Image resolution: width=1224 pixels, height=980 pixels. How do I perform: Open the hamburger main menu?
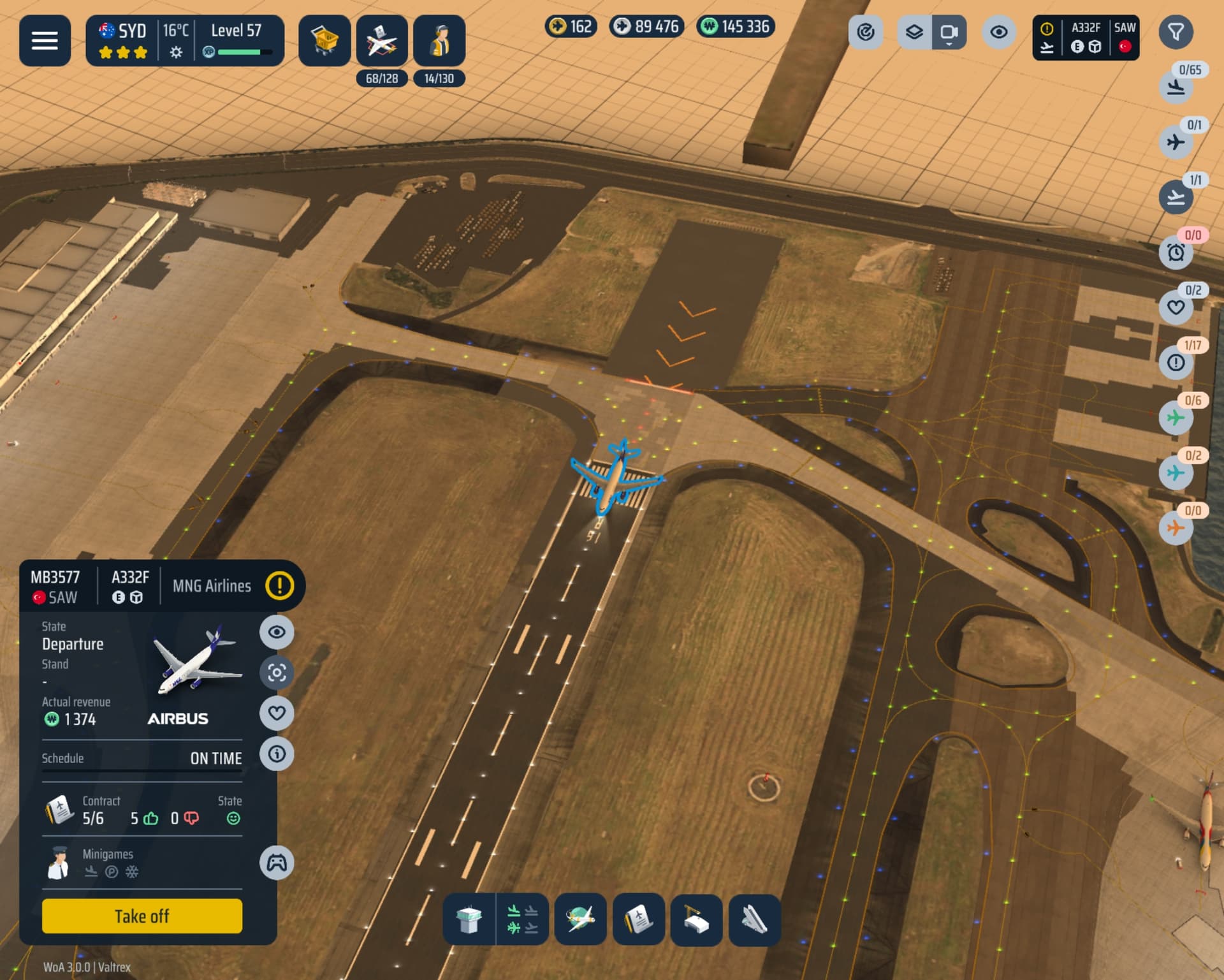pyautogui.click(x=45, y=40)
